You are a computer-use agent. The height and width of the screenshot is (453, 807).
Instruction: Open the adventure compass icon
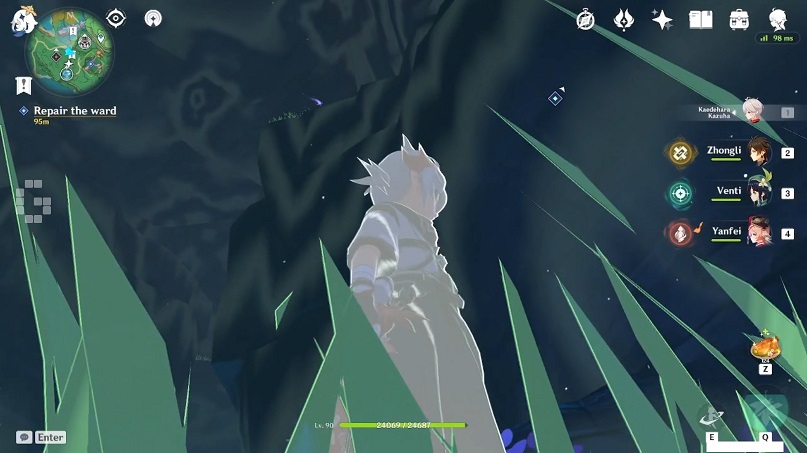pyautogui.click(x=586, y=19)
